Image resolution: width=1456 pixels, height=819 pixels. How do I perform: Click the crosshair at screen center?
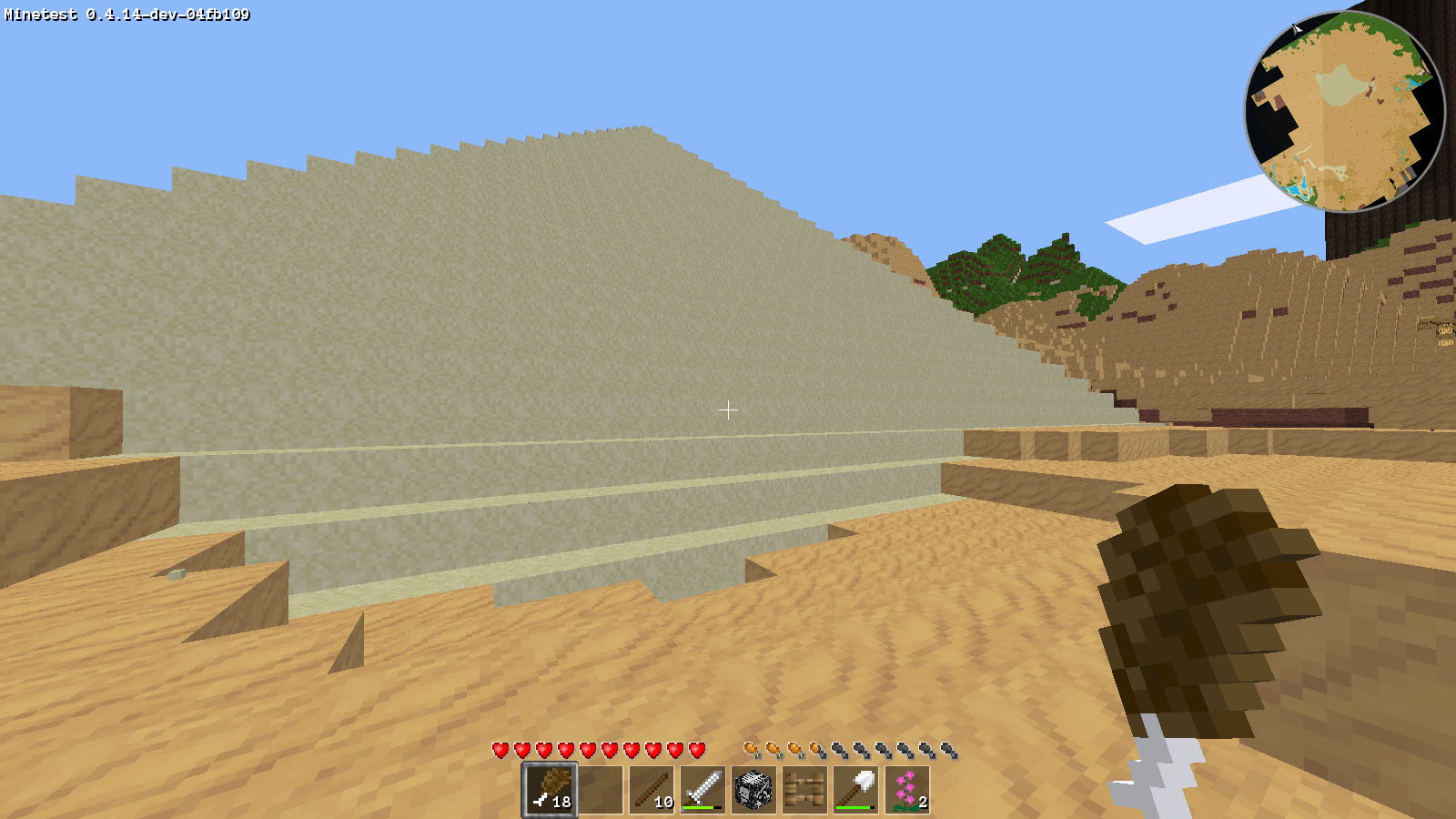pyautogui.click(x=728, y=411)
